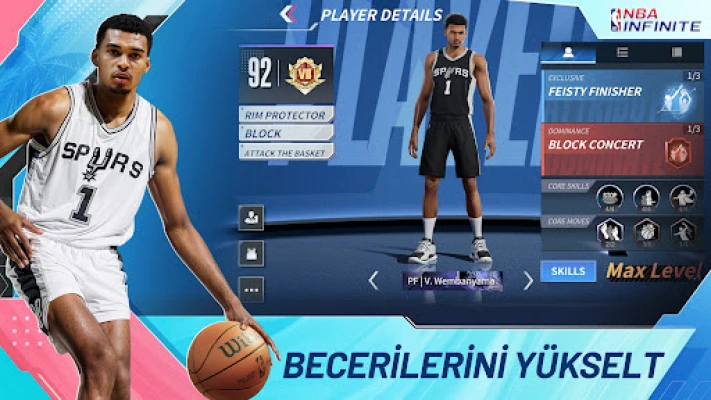Select the Block Concert dominance skill
The image size is (711, 400).
pyautogui.click(x=622, y=147)
